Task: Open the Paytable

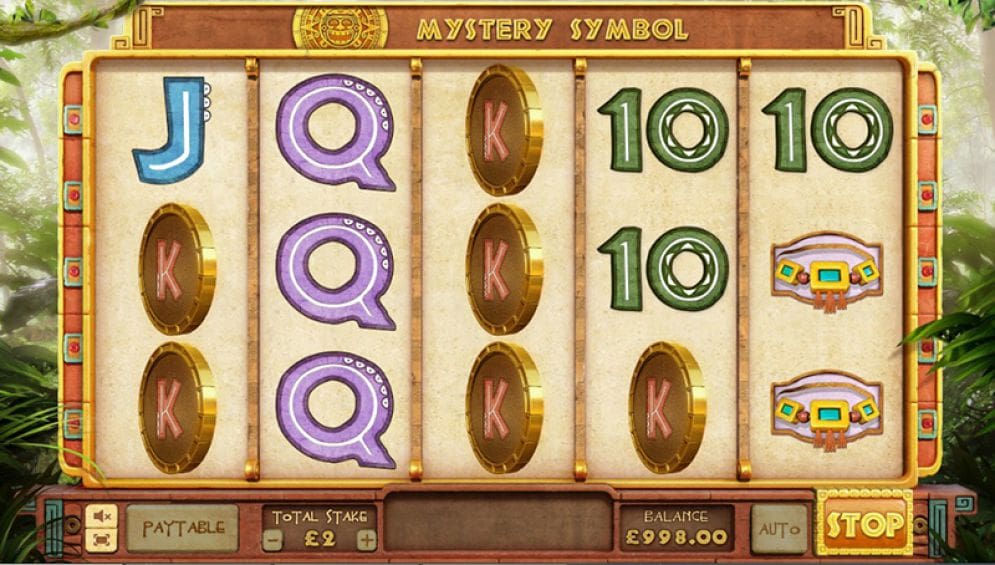Action: [181, 527]
